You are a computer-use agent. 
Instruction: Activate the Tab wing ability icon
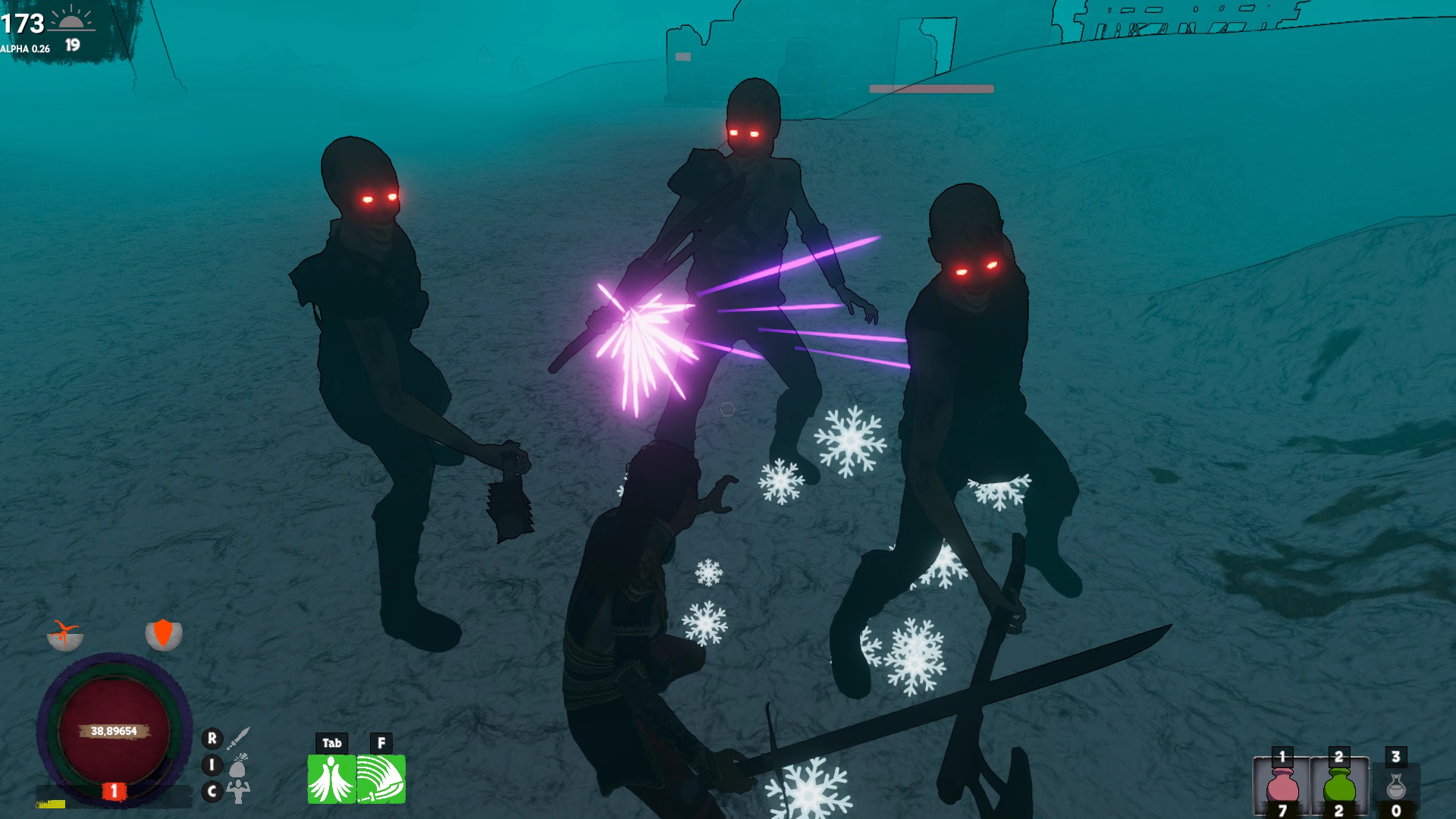331,779
